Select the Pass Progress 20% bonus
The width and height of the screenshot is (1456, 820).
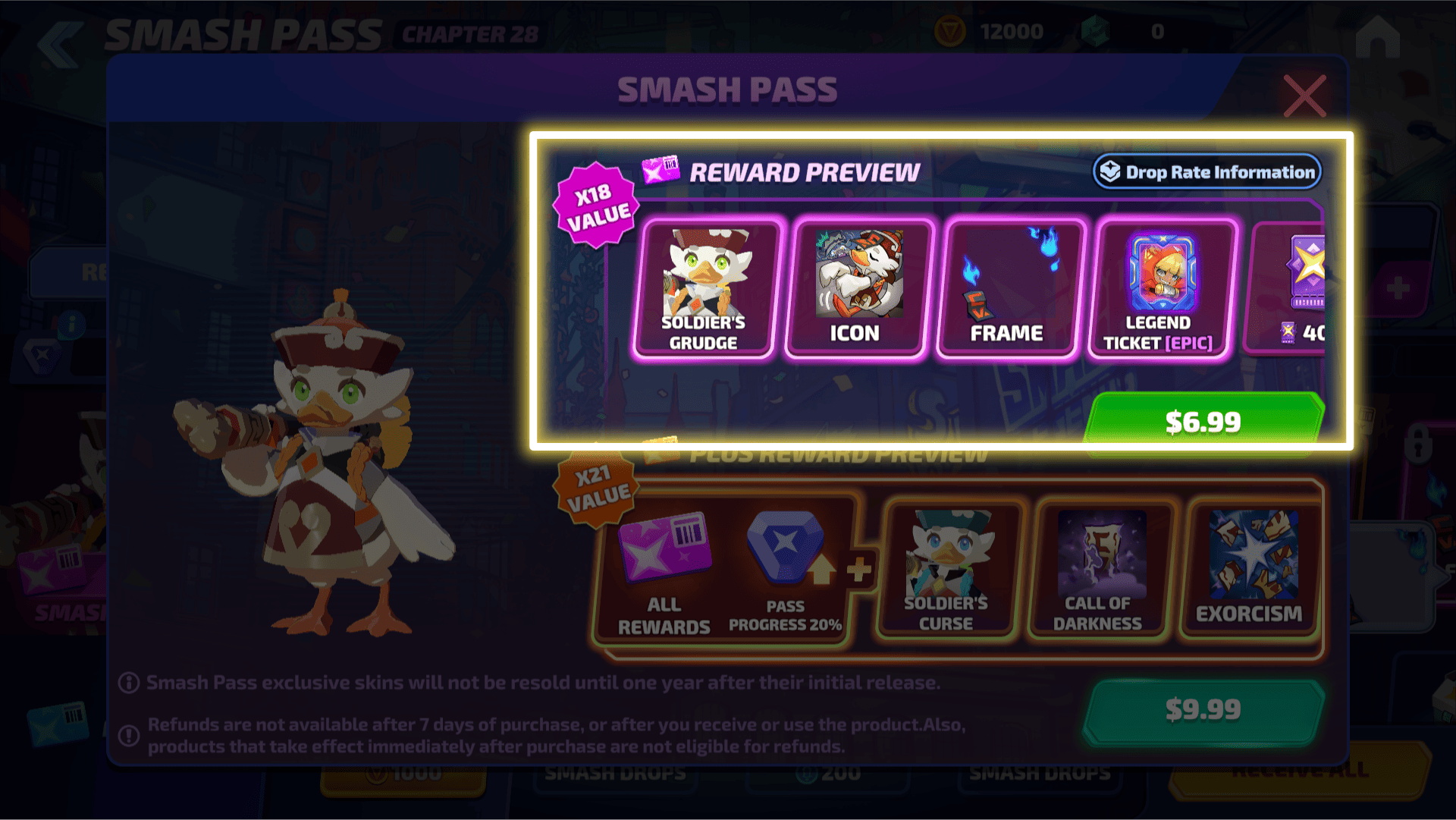786,573
